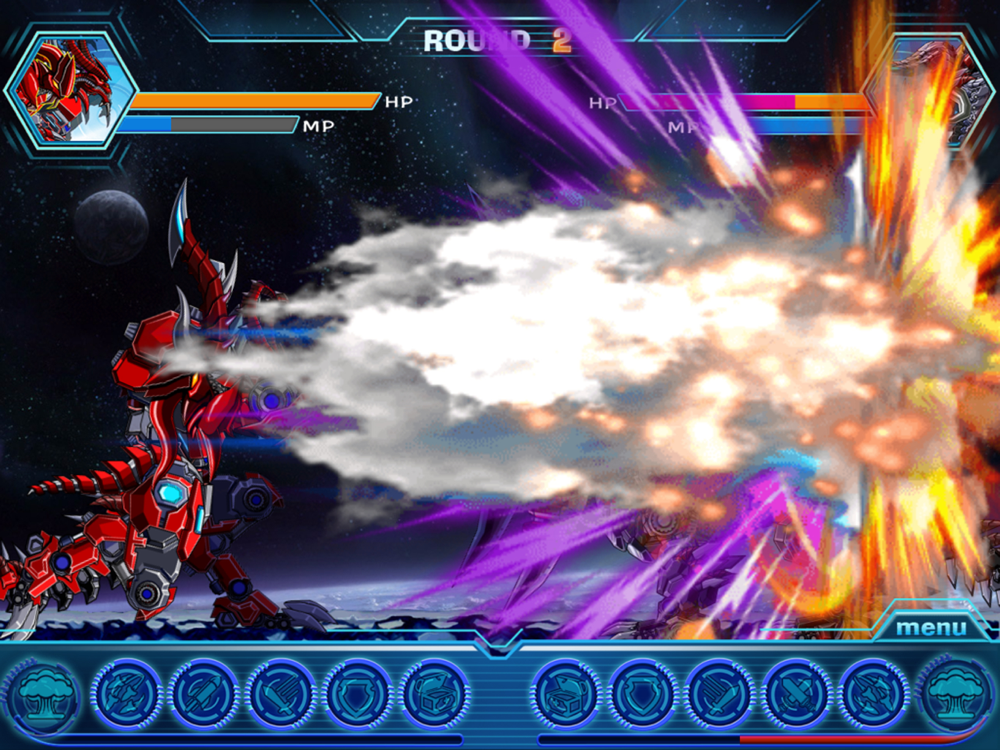This screenshot has width=1000, height=750.
Task: Open the red robot's treasure chest item
Action: (x=435, y=693)
